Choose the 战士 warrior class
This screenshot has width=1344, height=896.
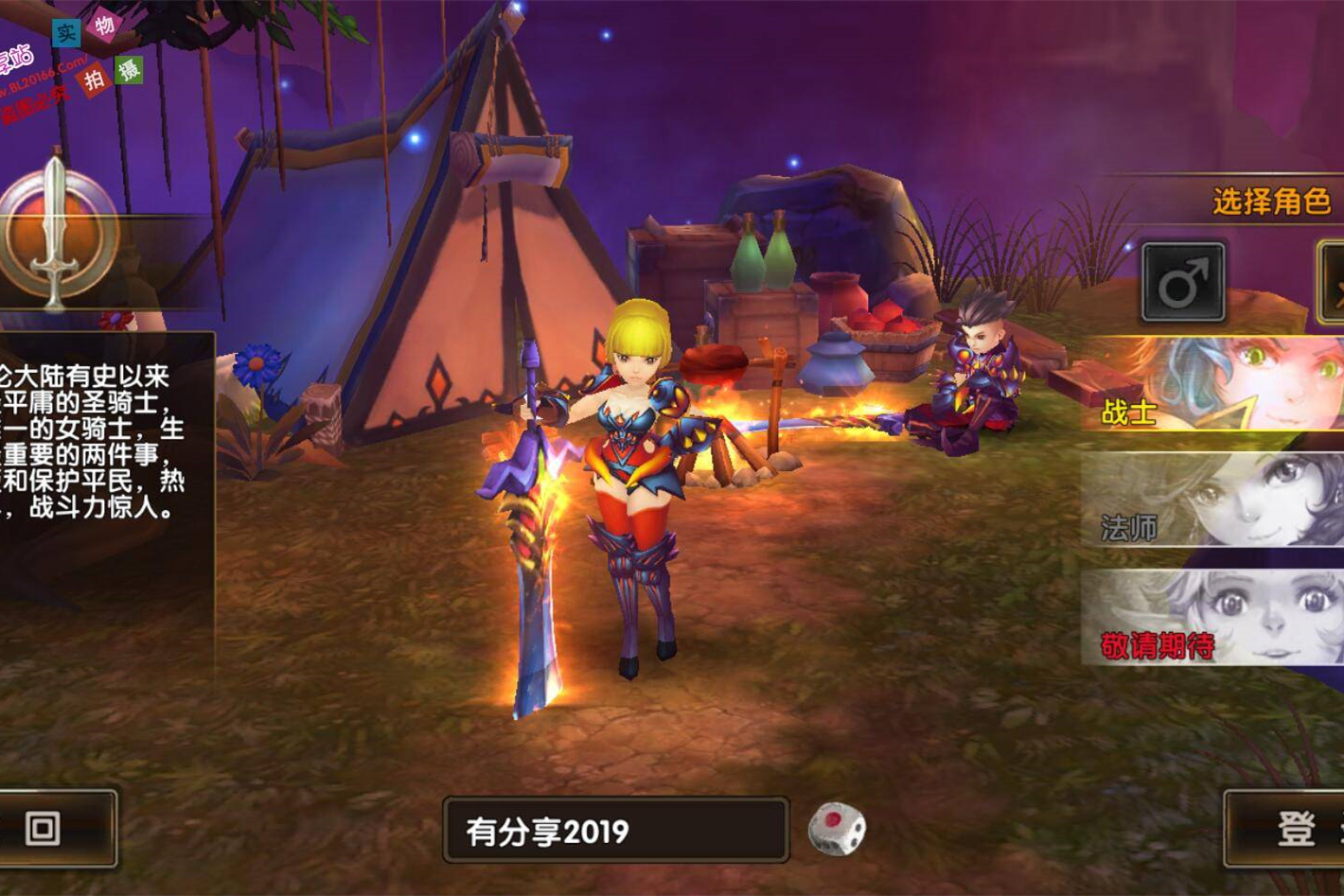(1213, 384)
